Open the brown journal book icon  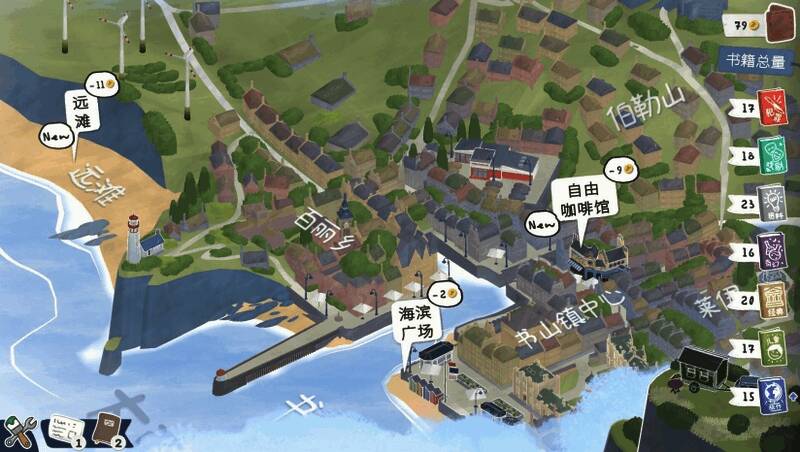[107, 431]
